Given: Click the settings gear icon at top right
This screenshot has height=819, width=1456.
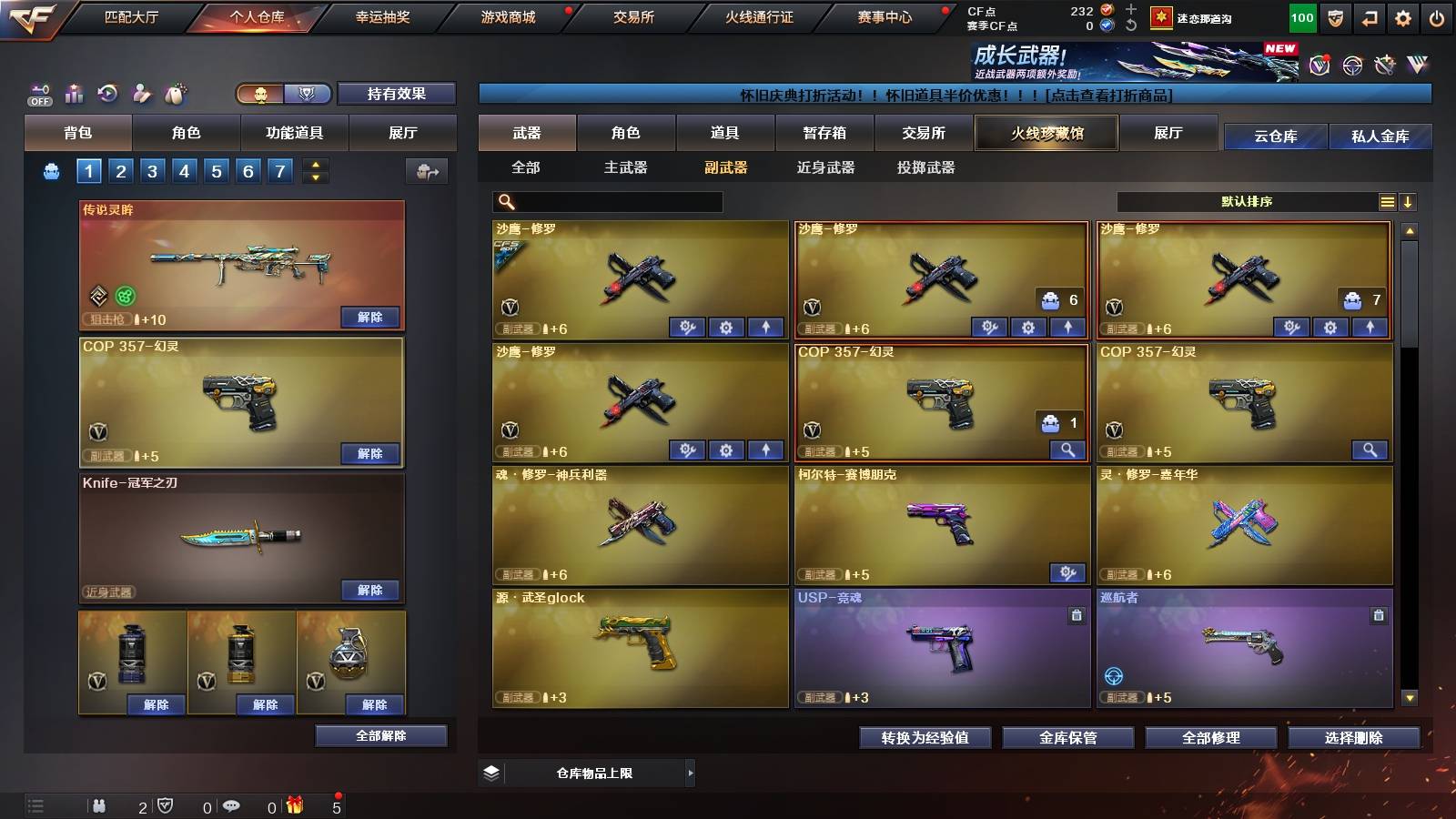Looking at the screenshot, I should 1402,16.
